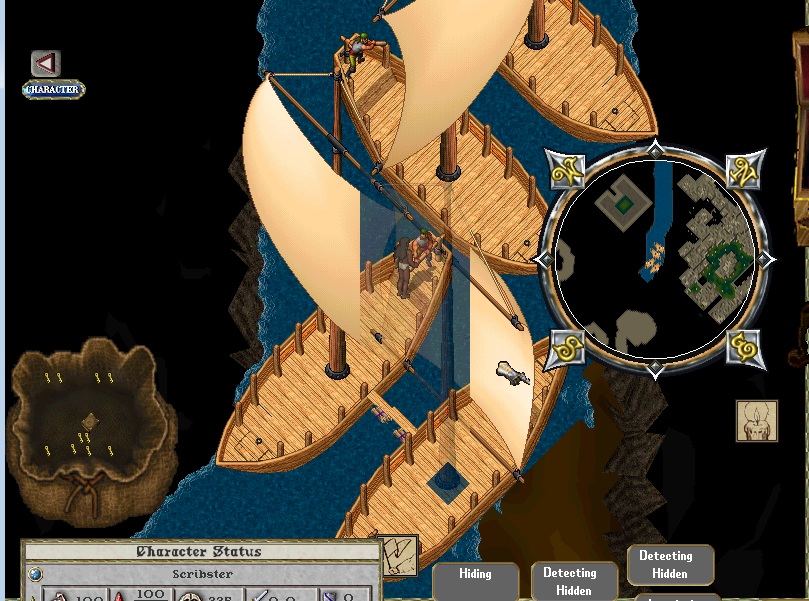The image size is (809, 601).
Task: Open the Character menu button
Action: click(54, 89)
